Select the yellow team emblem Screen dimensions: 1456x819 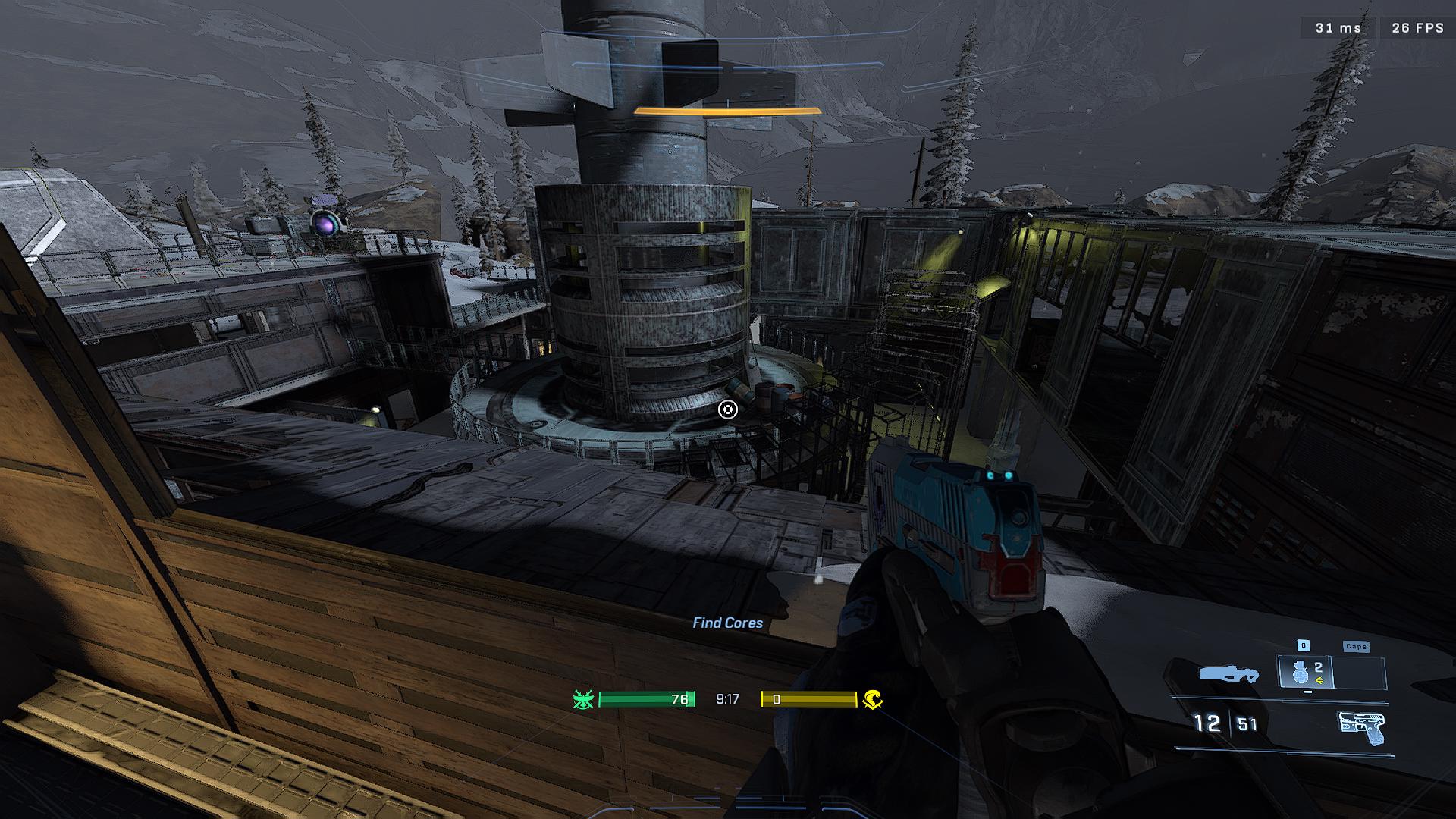coord(873,699)
